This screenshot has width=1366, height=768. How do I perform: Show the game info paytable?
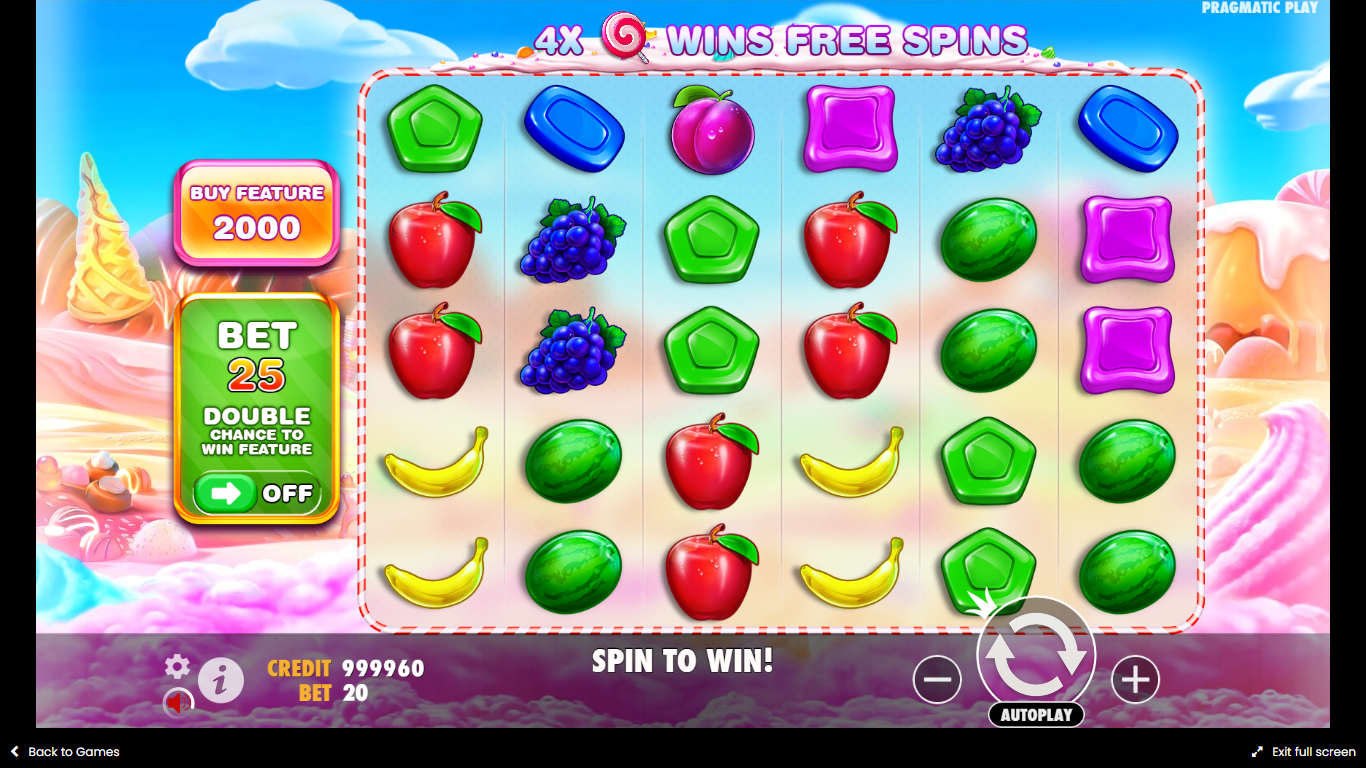pos(221,680)
